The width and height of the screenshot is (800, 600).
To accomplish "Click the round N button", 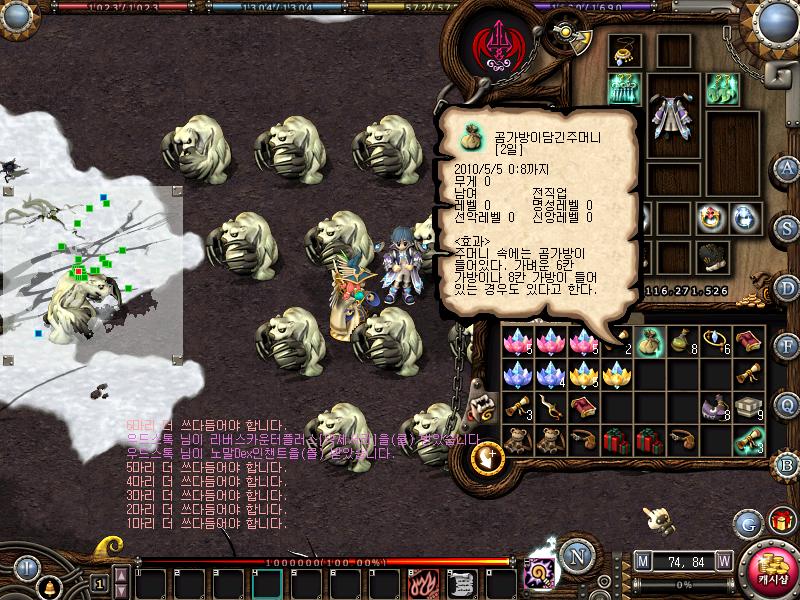I will [x=576, y=553].
